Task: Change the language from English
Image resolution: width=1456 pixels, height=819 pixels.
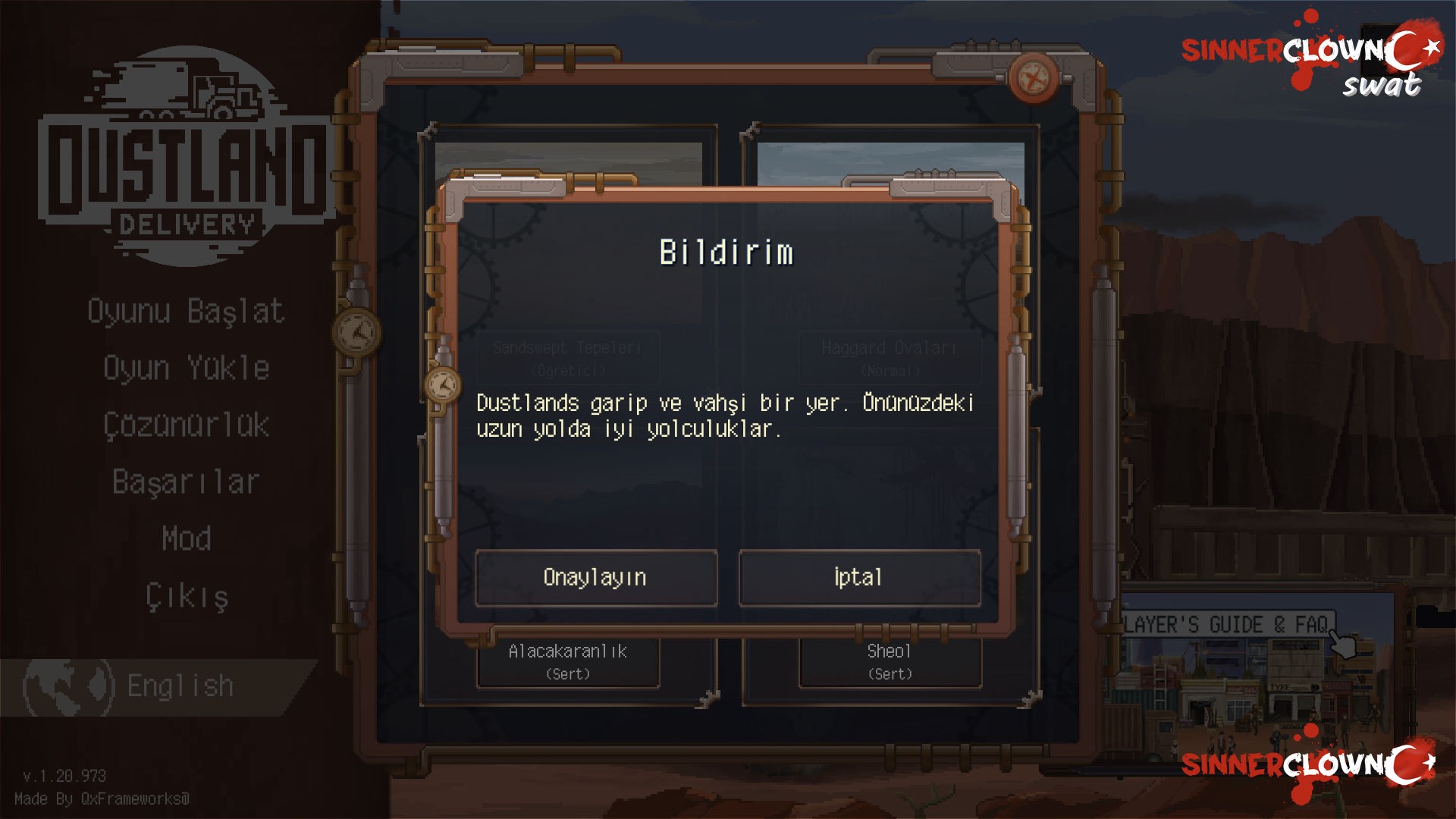Action: [x=152, y=686]
